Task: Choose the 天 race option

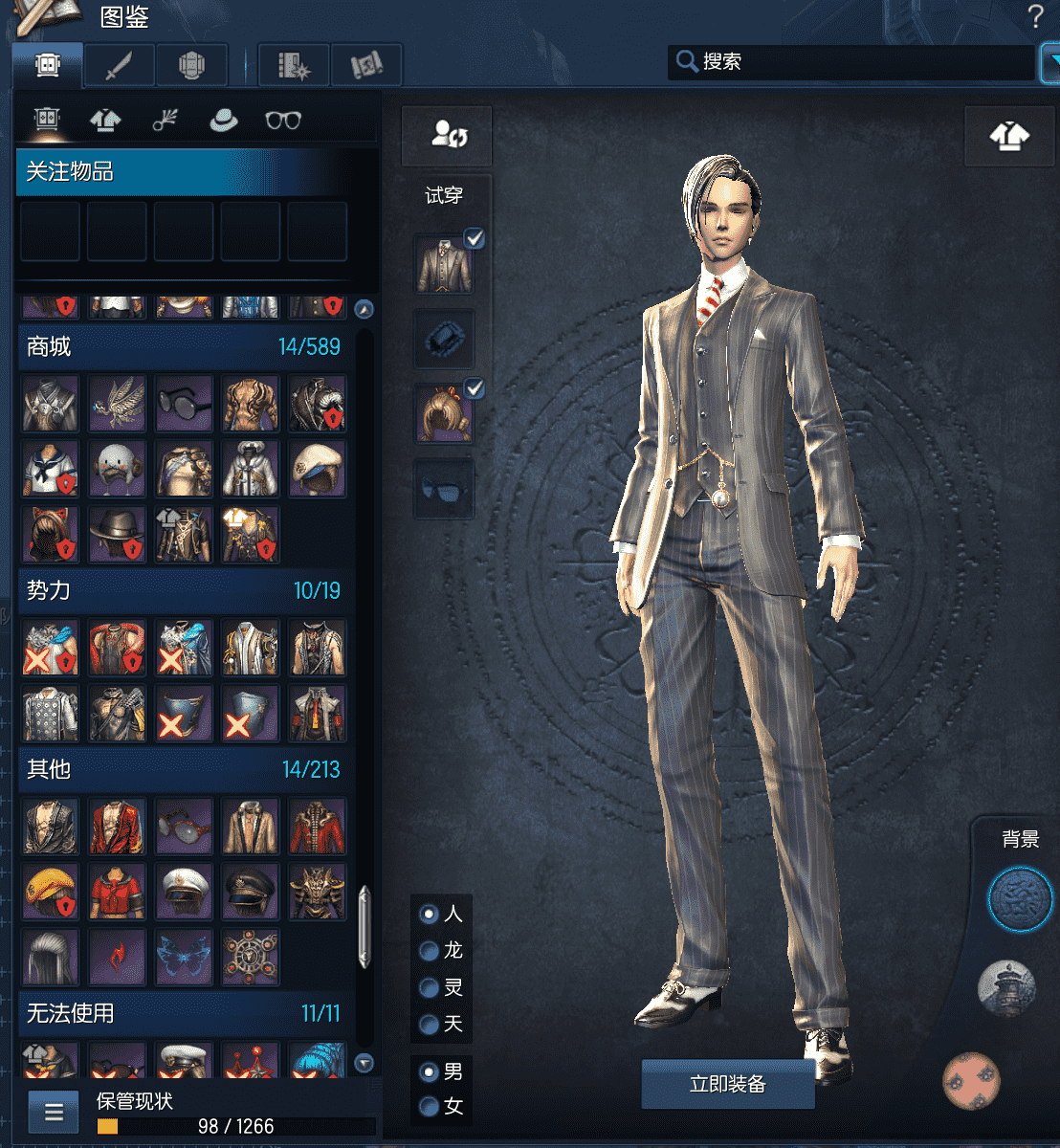Action: [x=430, y=1025]
